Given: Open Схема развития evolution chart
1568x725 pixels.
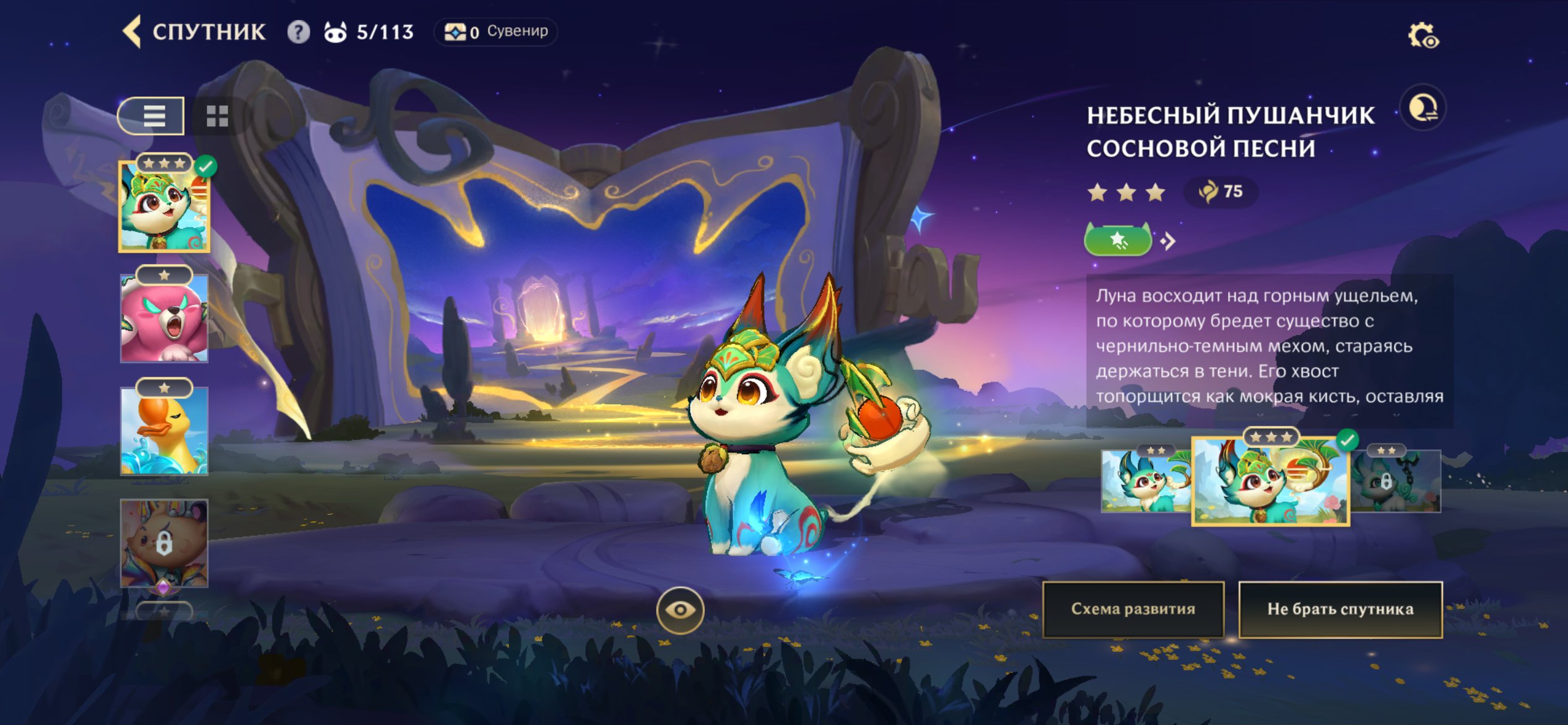Looking at the screenshot, I should tap(1133, 609).
